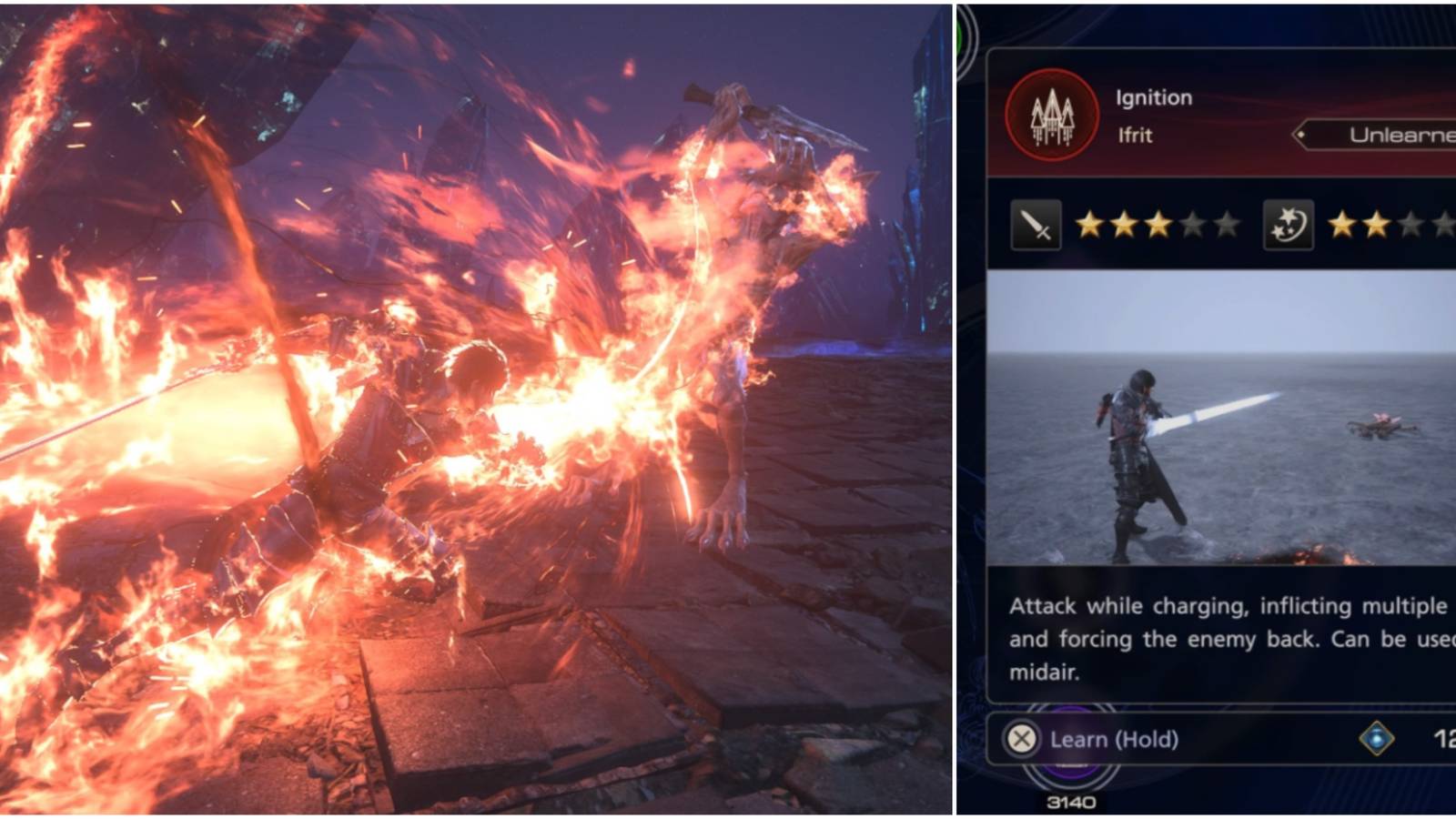Image resolution: width=1456 pixels, height=819 pixels.
Task: Select the Ifrit eikon name
Action: coord(1136,135)
